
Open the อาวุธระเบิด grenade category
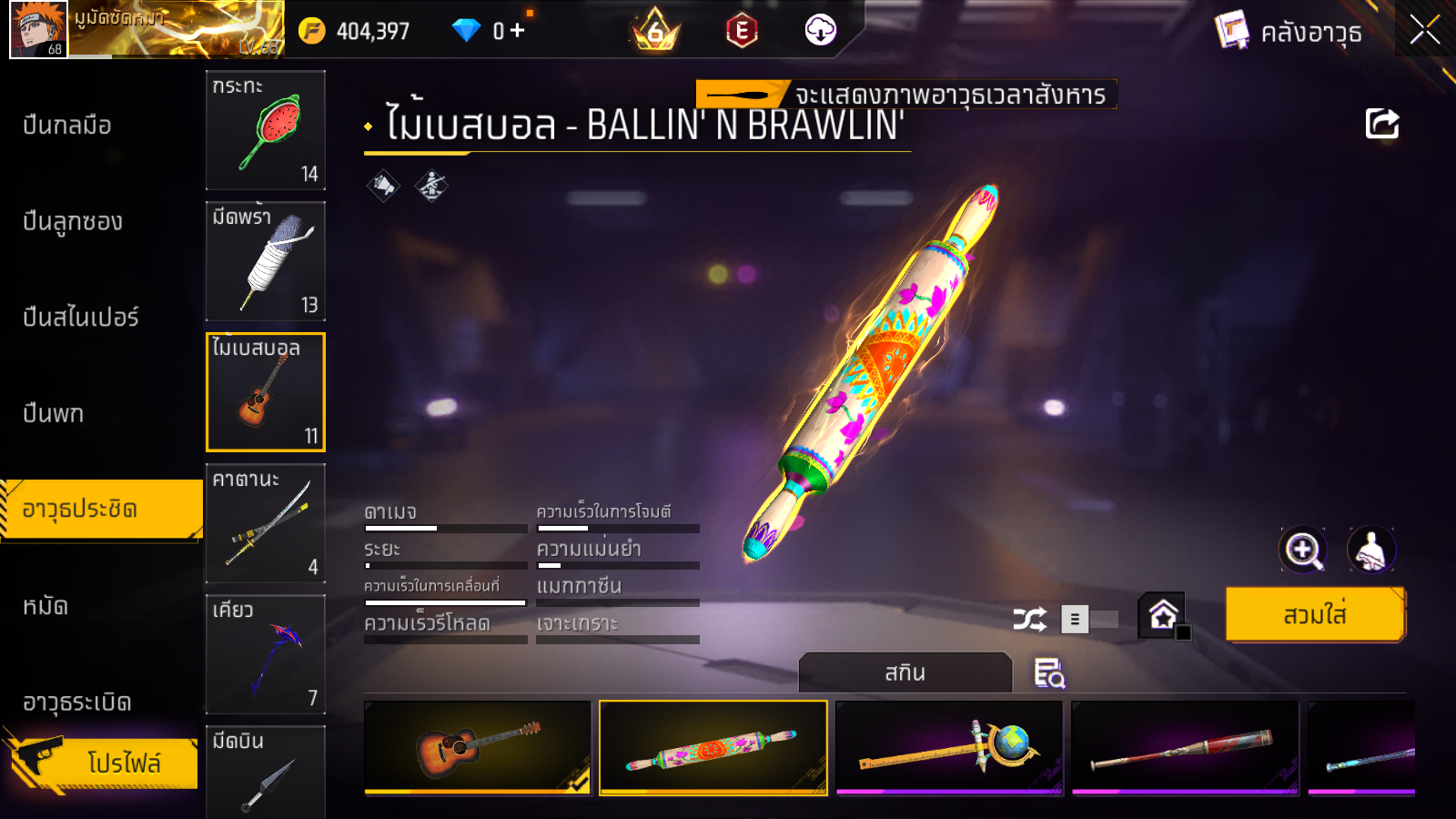[x=77, y=703]
